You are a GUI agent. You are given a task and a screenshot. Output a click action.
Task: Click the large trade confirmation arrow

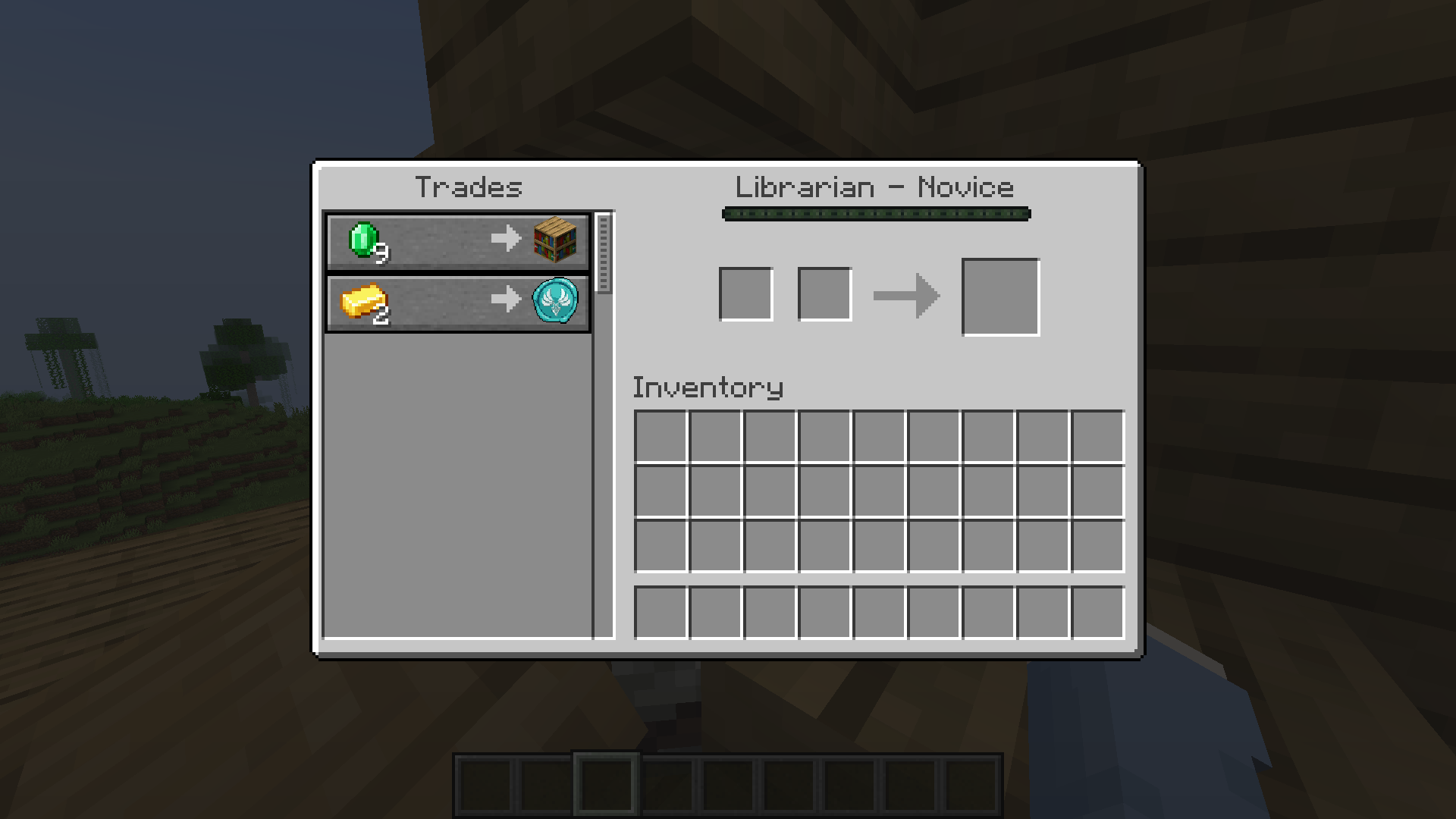[906, 294]
